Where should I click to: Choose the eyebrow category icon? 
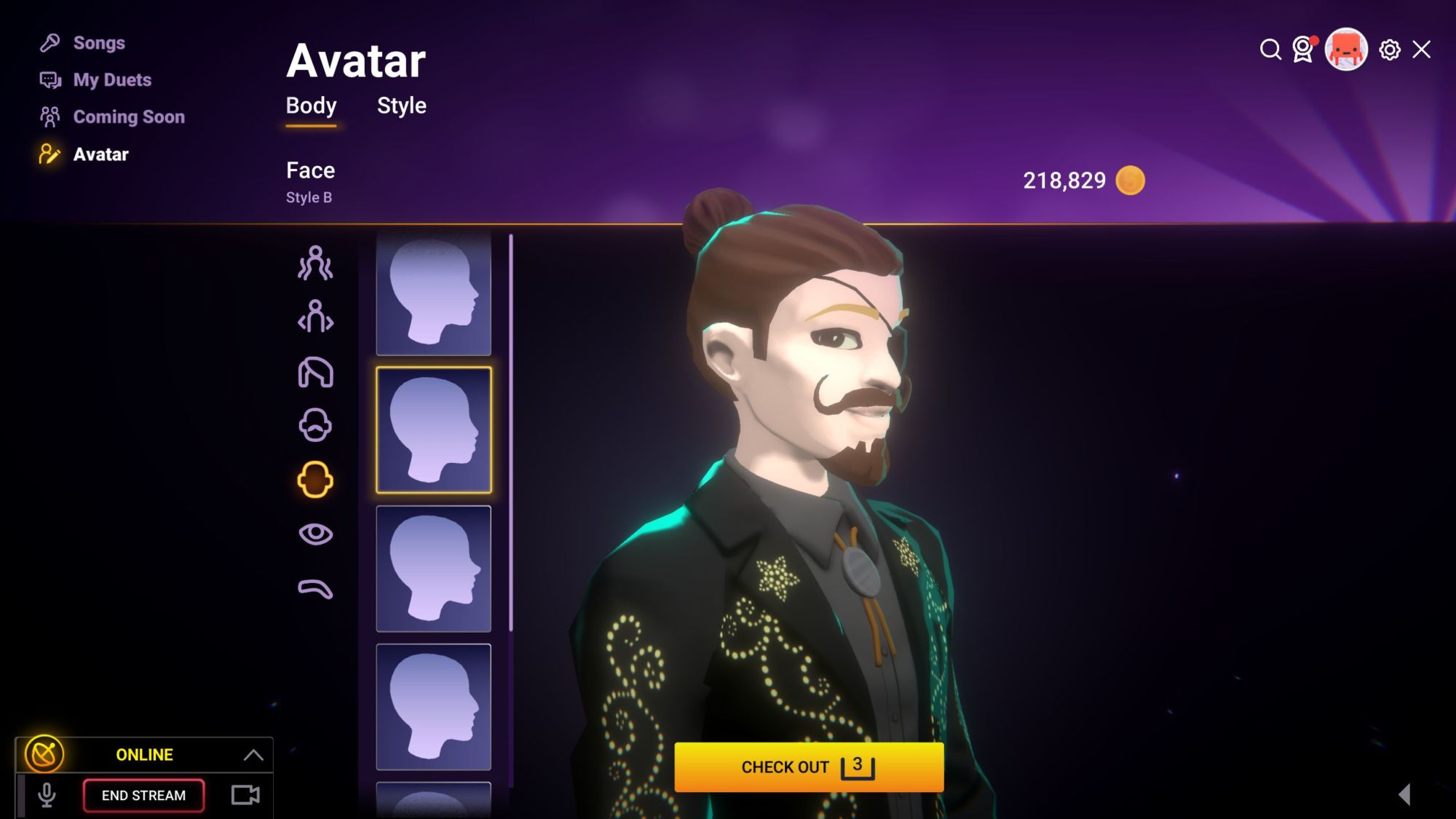315,588
